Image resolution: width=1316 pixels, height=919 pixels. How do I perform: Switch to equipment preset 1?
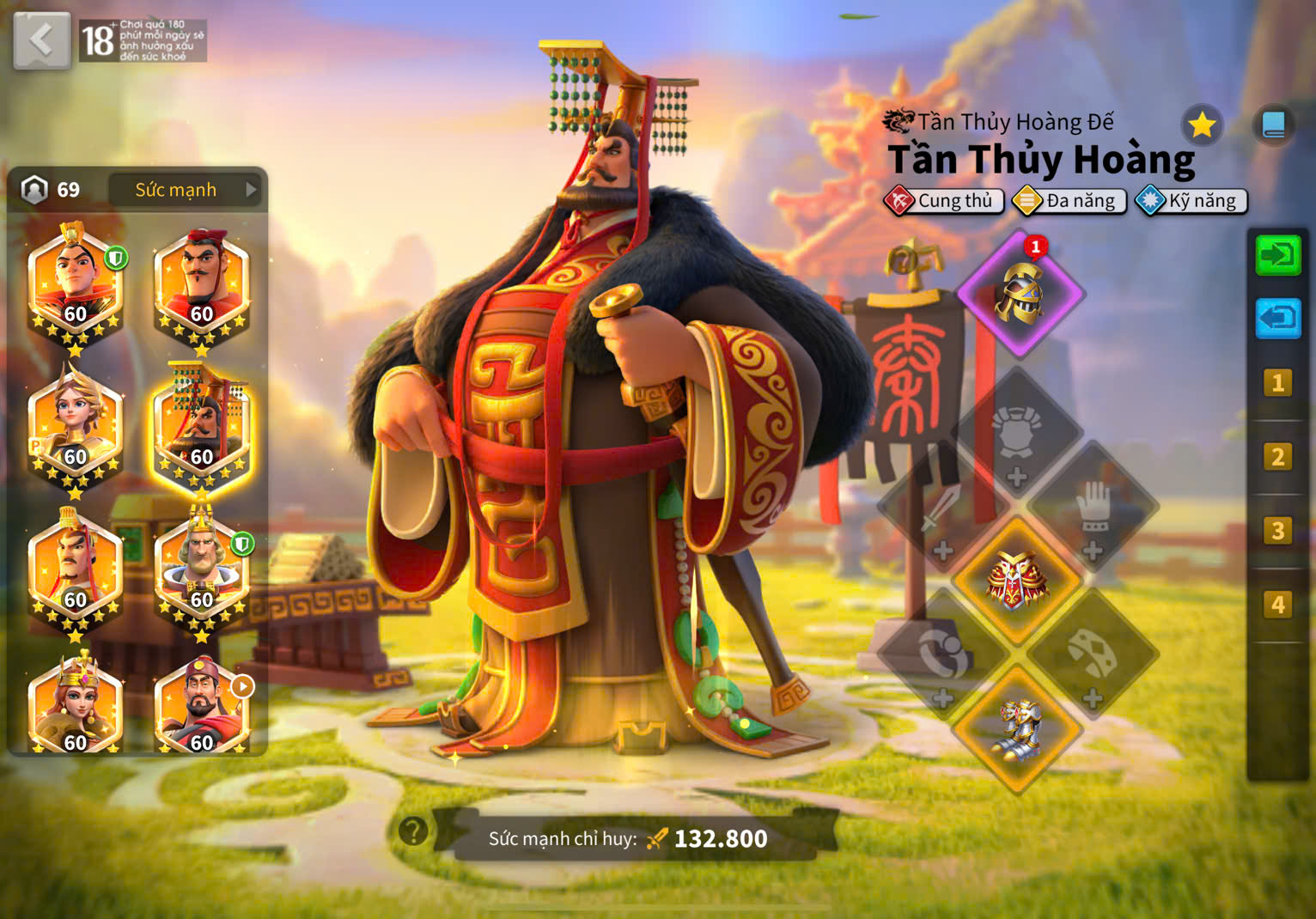1277,382
